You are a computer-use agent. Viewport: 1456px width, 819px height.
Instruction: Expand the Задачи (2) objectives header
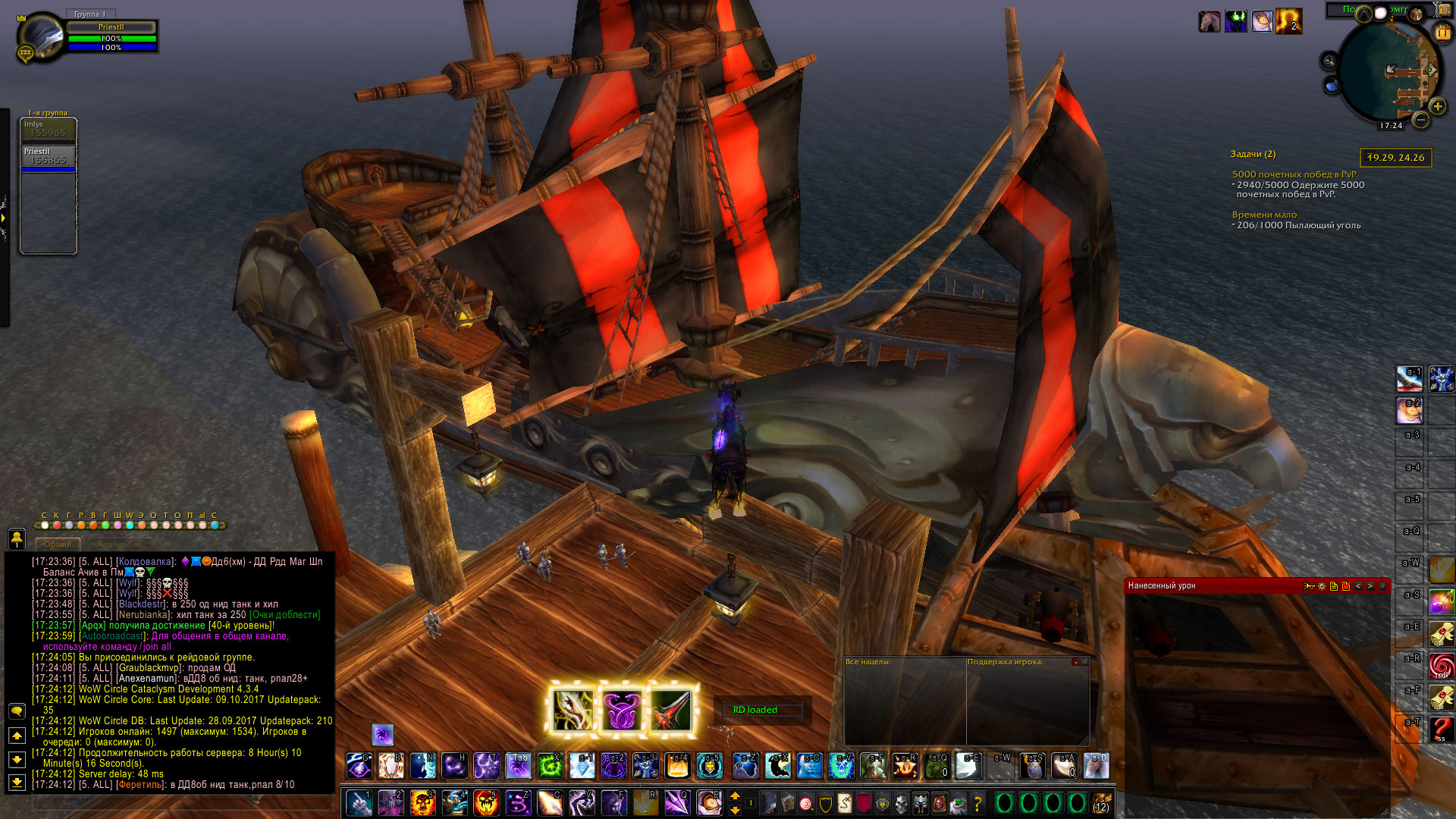tap(1253, 154)
